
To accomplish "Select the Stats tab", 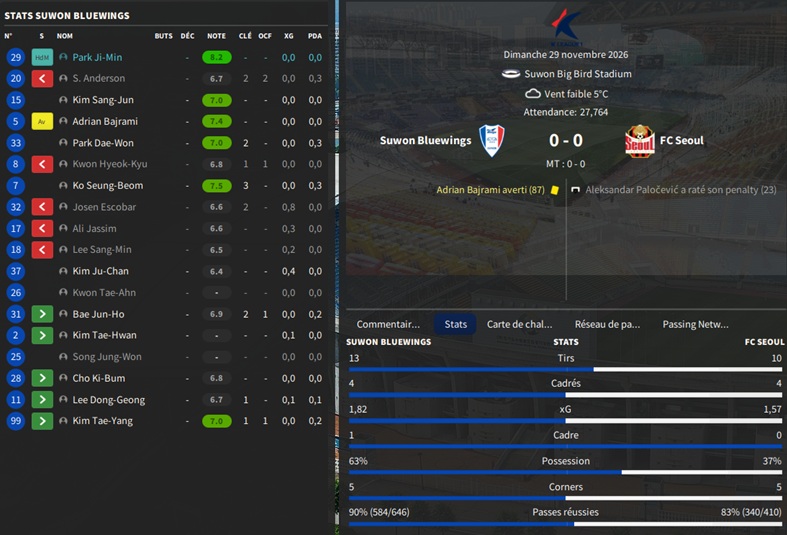I will tap(455, 324).
